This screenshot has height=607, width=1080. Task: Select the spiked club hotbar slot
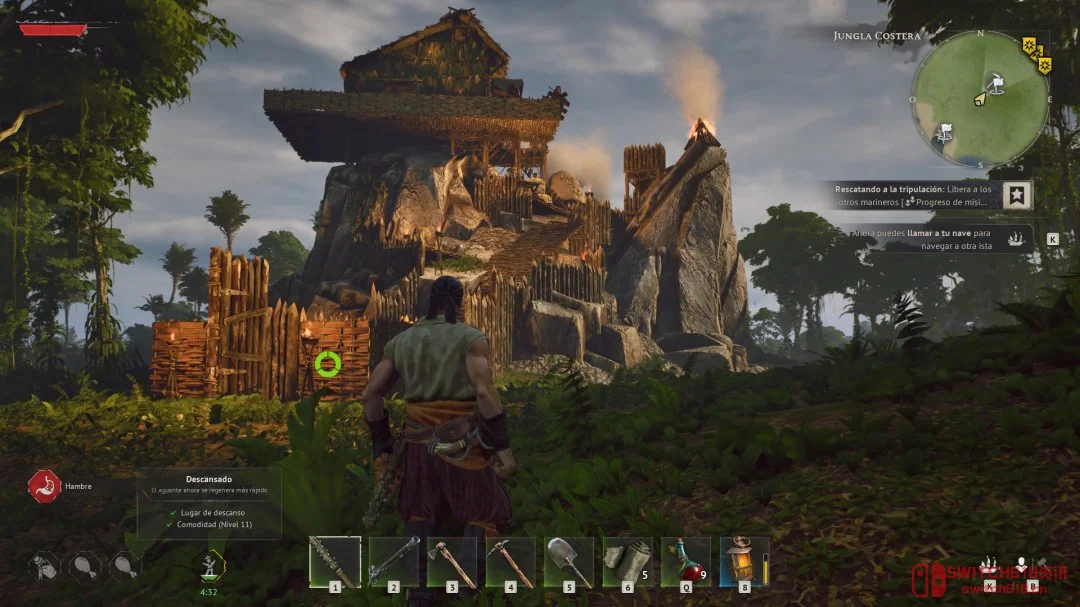point(334,562)
